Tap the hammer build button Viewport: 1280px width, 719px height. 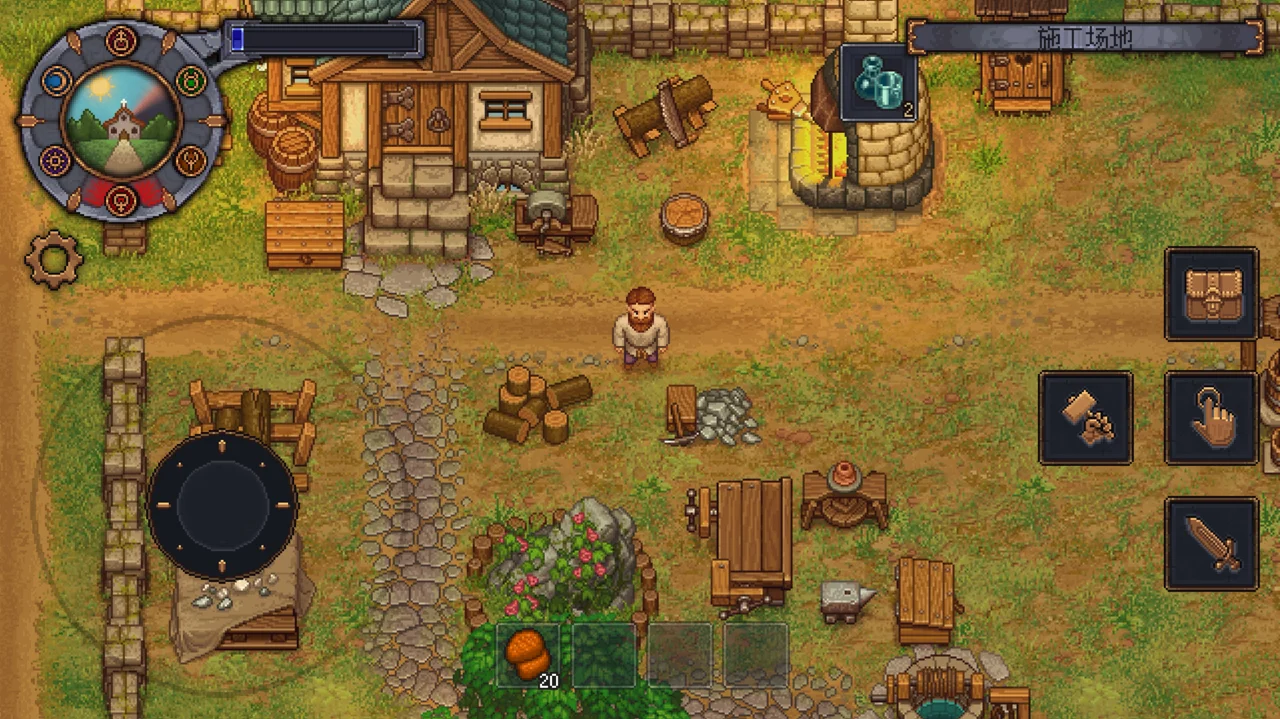click(x=1086, y=418)
